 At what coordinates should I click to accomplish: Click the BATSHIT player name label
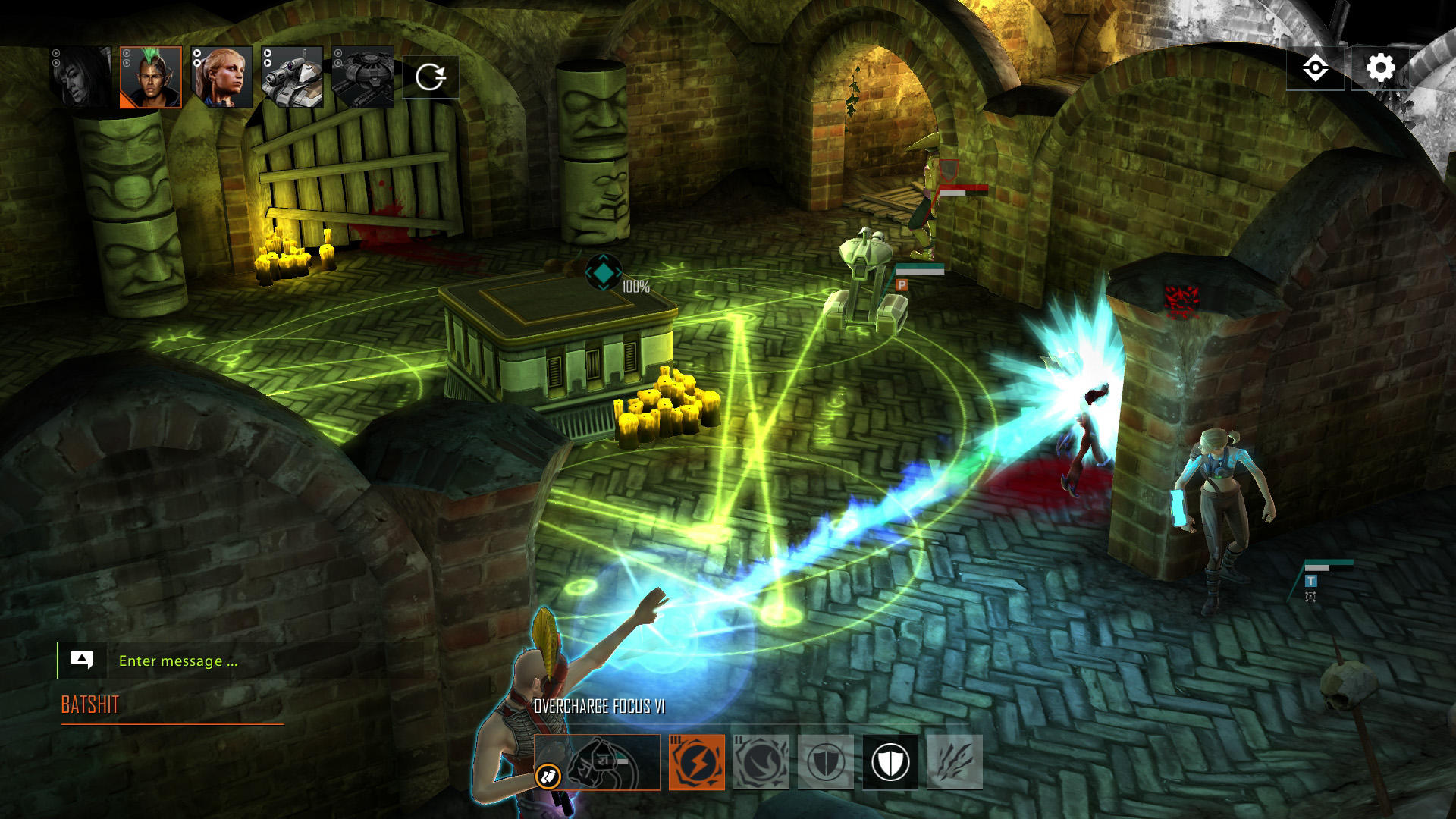tap(89, 705)
